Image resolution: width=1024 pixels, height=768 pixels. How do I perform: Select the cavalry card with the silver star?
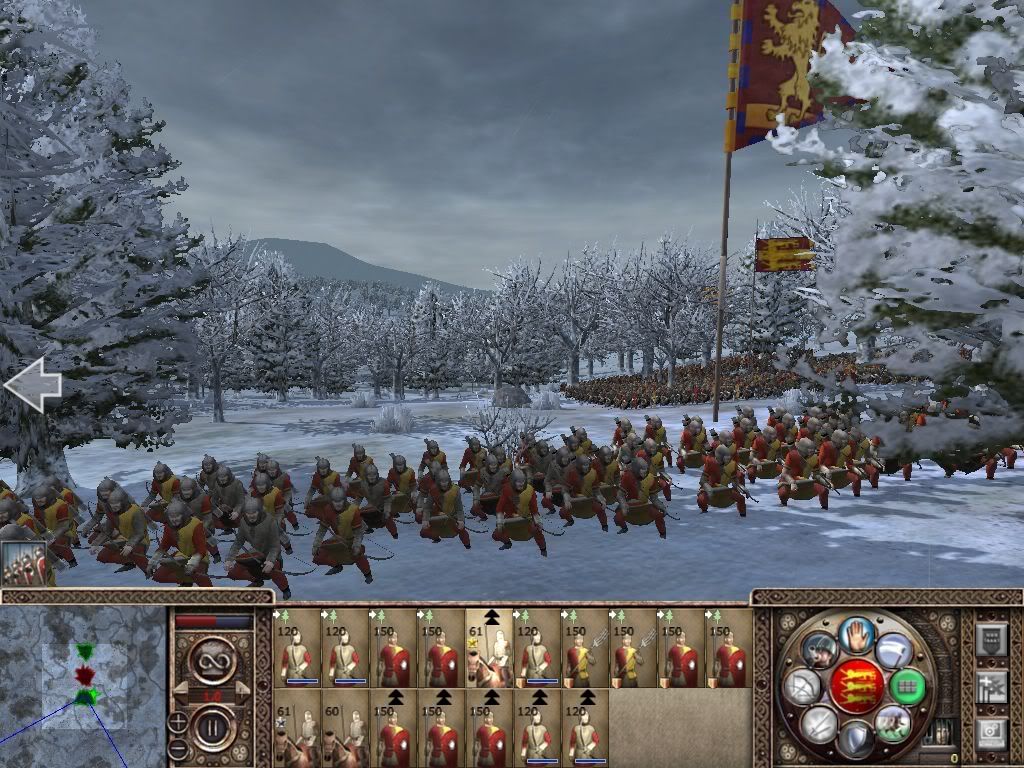coord(296,728)
